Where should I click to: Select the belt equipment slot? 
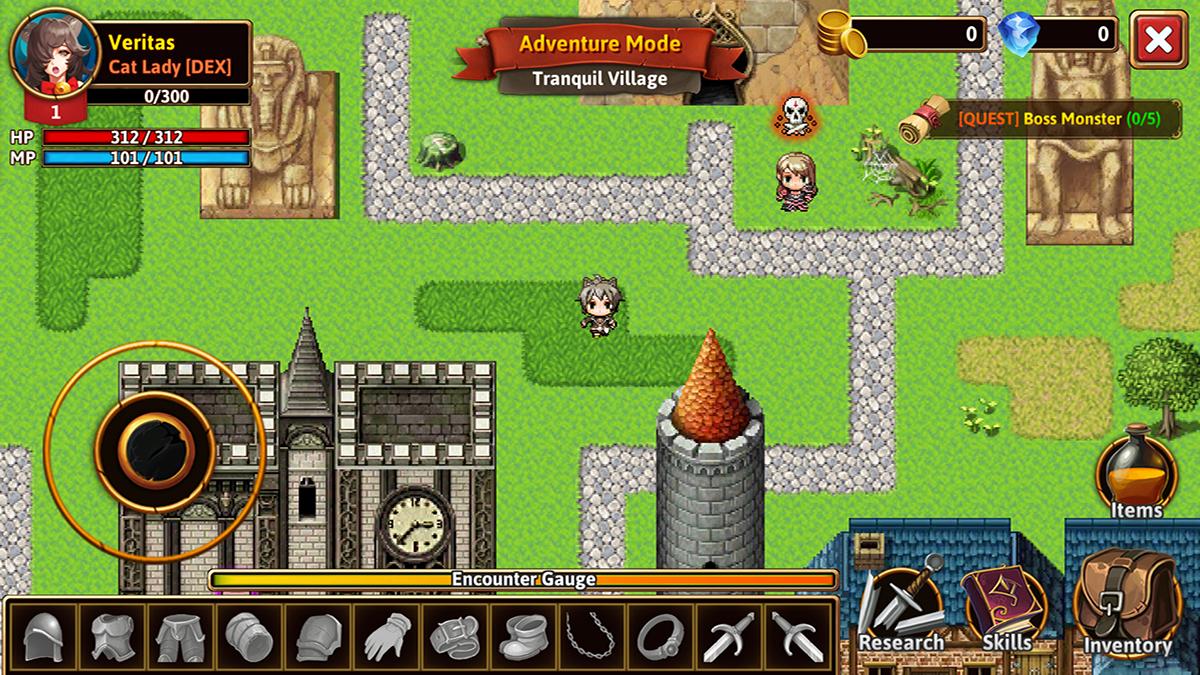pos(456,635)
